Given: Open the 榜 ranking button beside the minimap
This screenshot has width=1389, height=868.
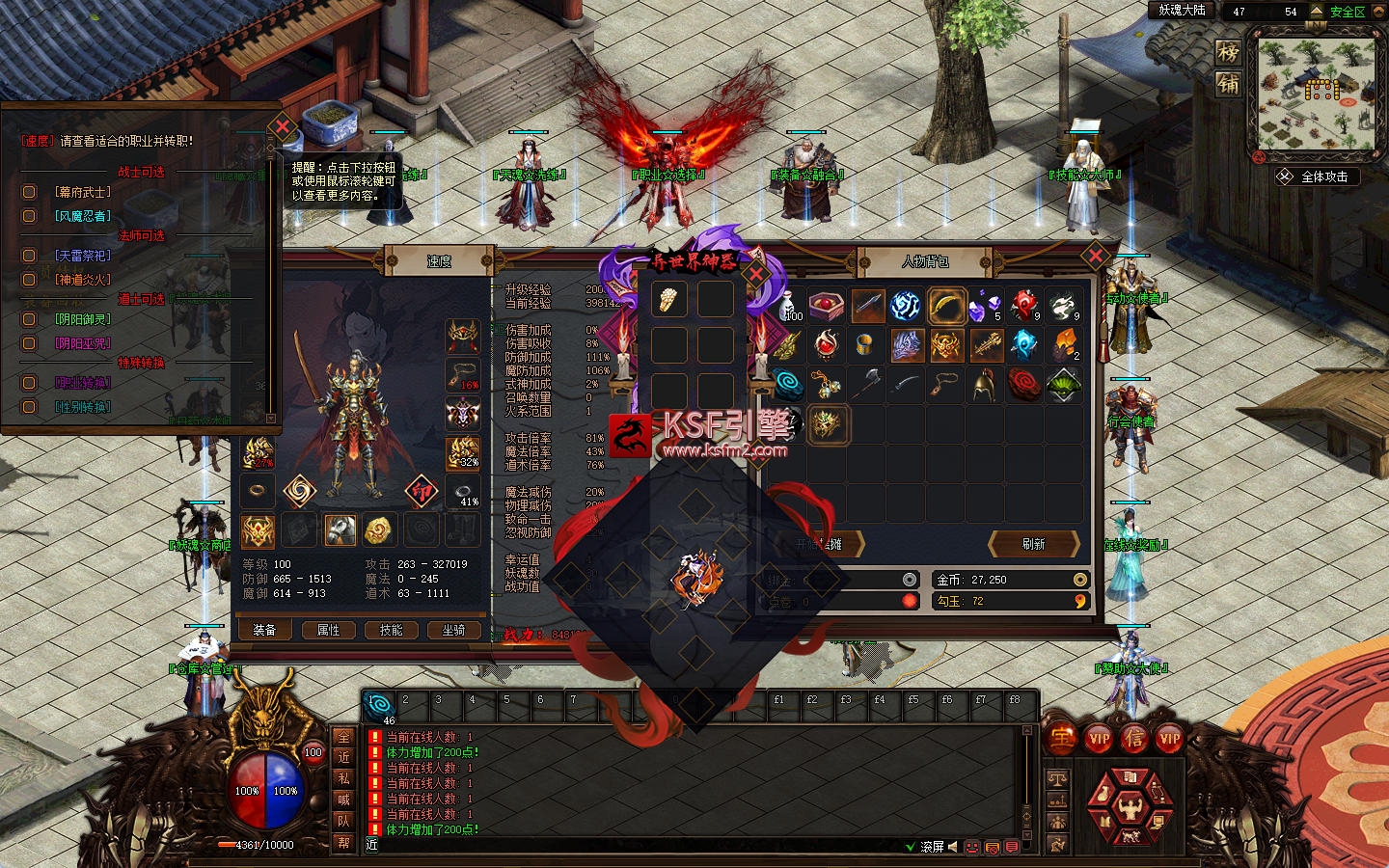Looking at the screenshot, I should [1228, 52].
